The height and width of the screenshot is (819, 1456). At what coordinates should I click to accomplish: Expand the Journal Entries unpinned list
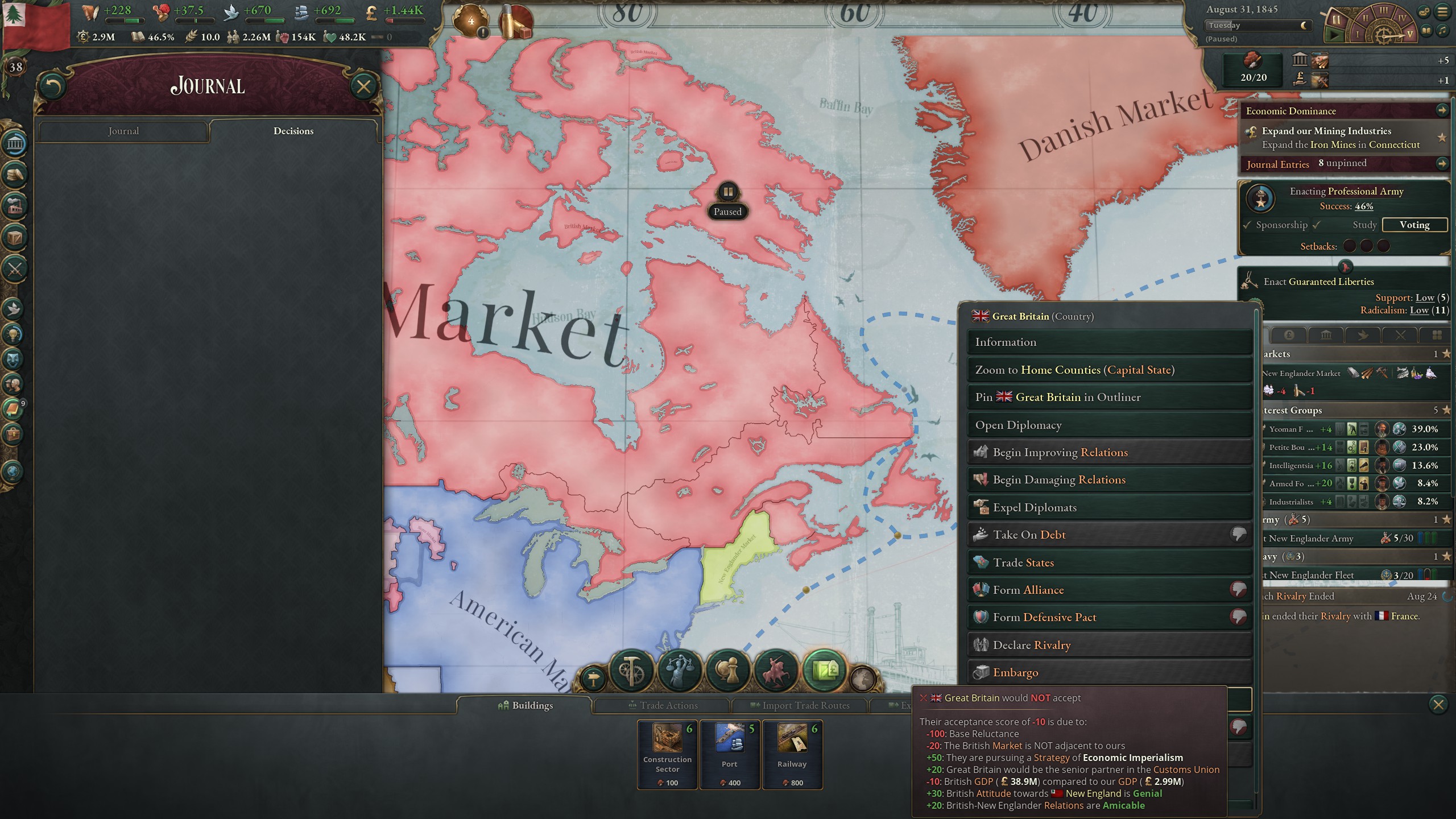1443,164
